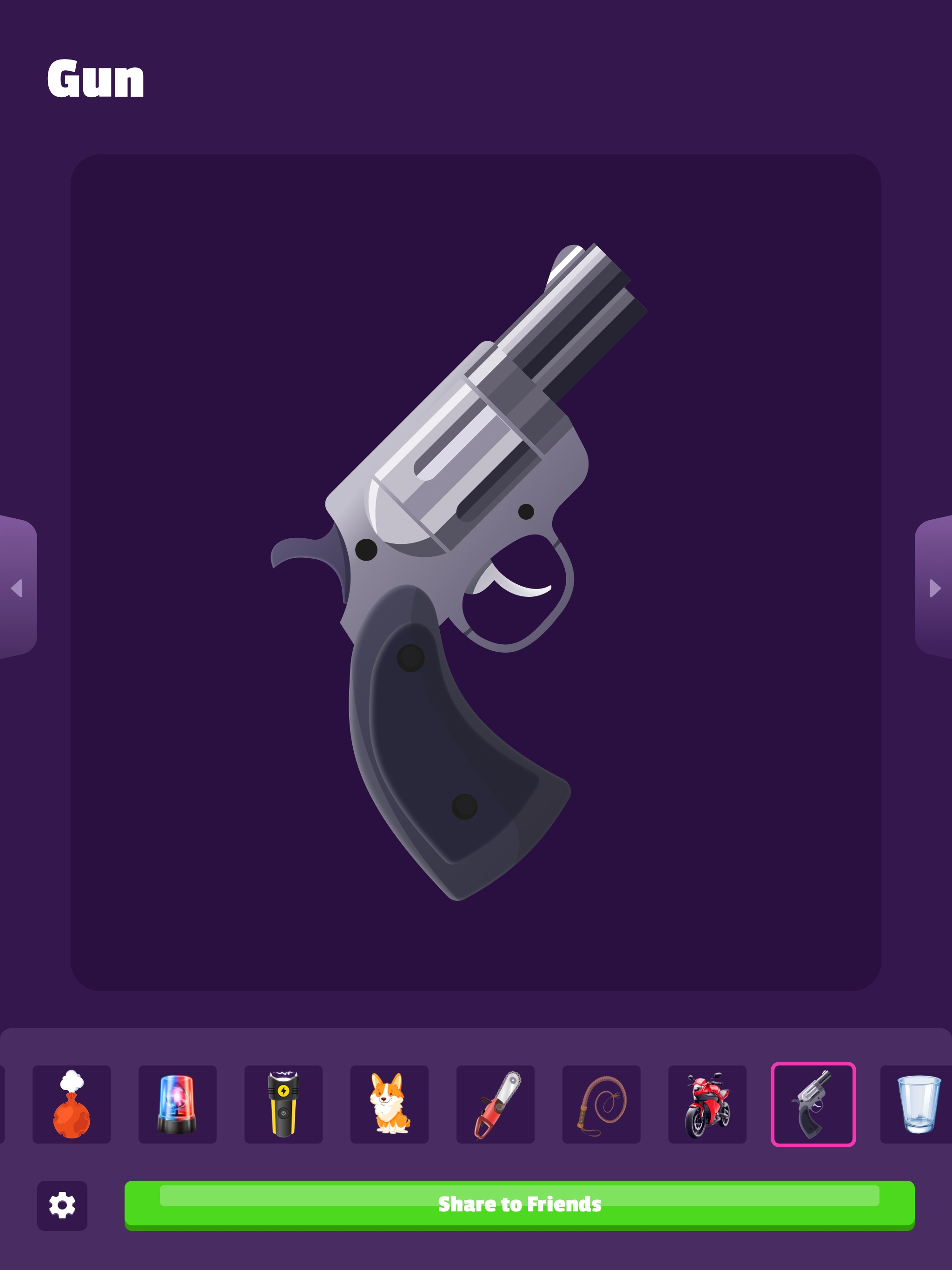952x1270 pixels.
Task: Go to the next sound with the right arrow
Action: [x=935, y=589]
